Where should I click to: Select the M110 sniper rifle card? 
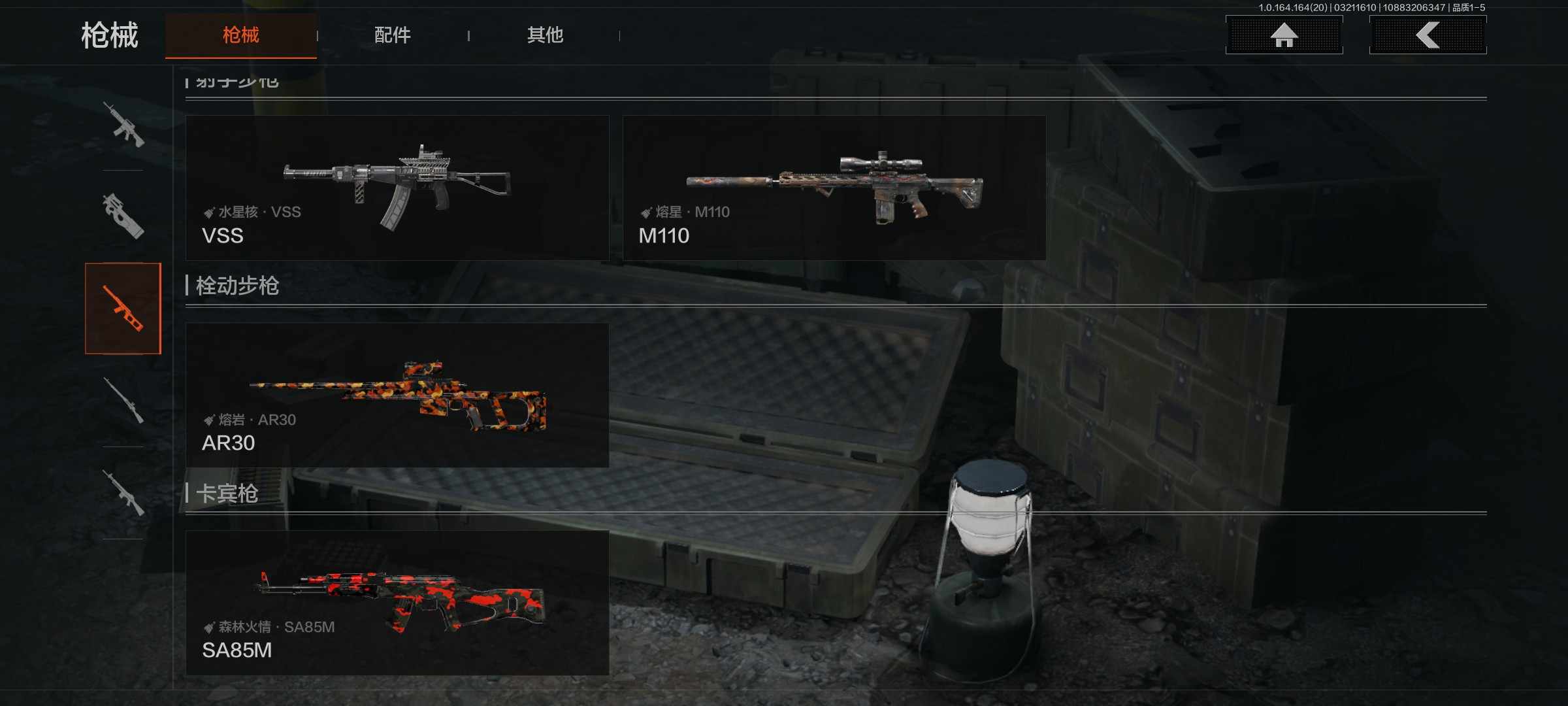pos(834,188)
